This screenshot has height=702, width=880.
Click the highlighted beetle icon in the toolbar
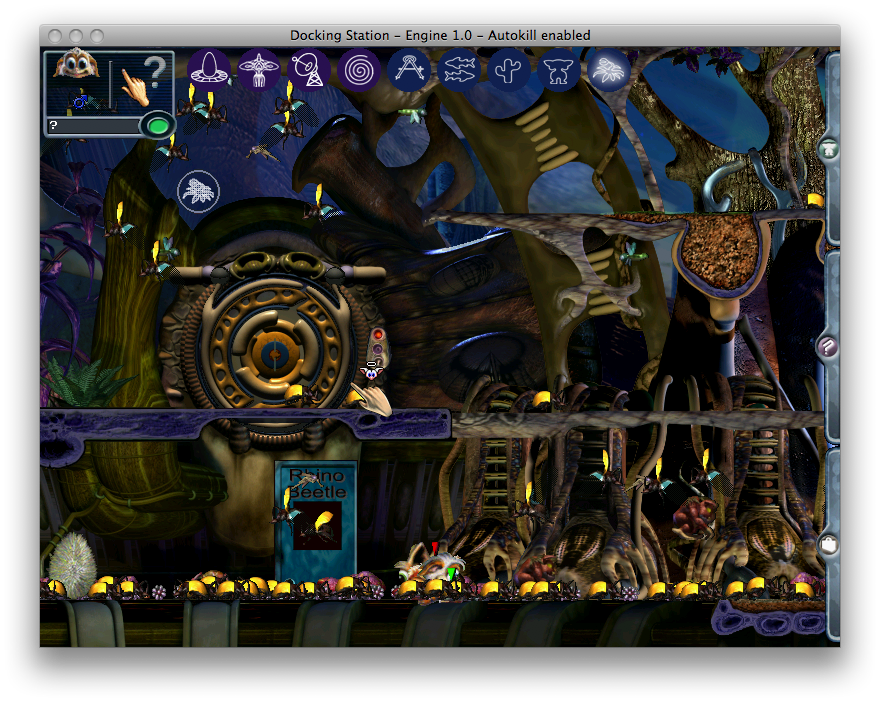pos(608,70)
